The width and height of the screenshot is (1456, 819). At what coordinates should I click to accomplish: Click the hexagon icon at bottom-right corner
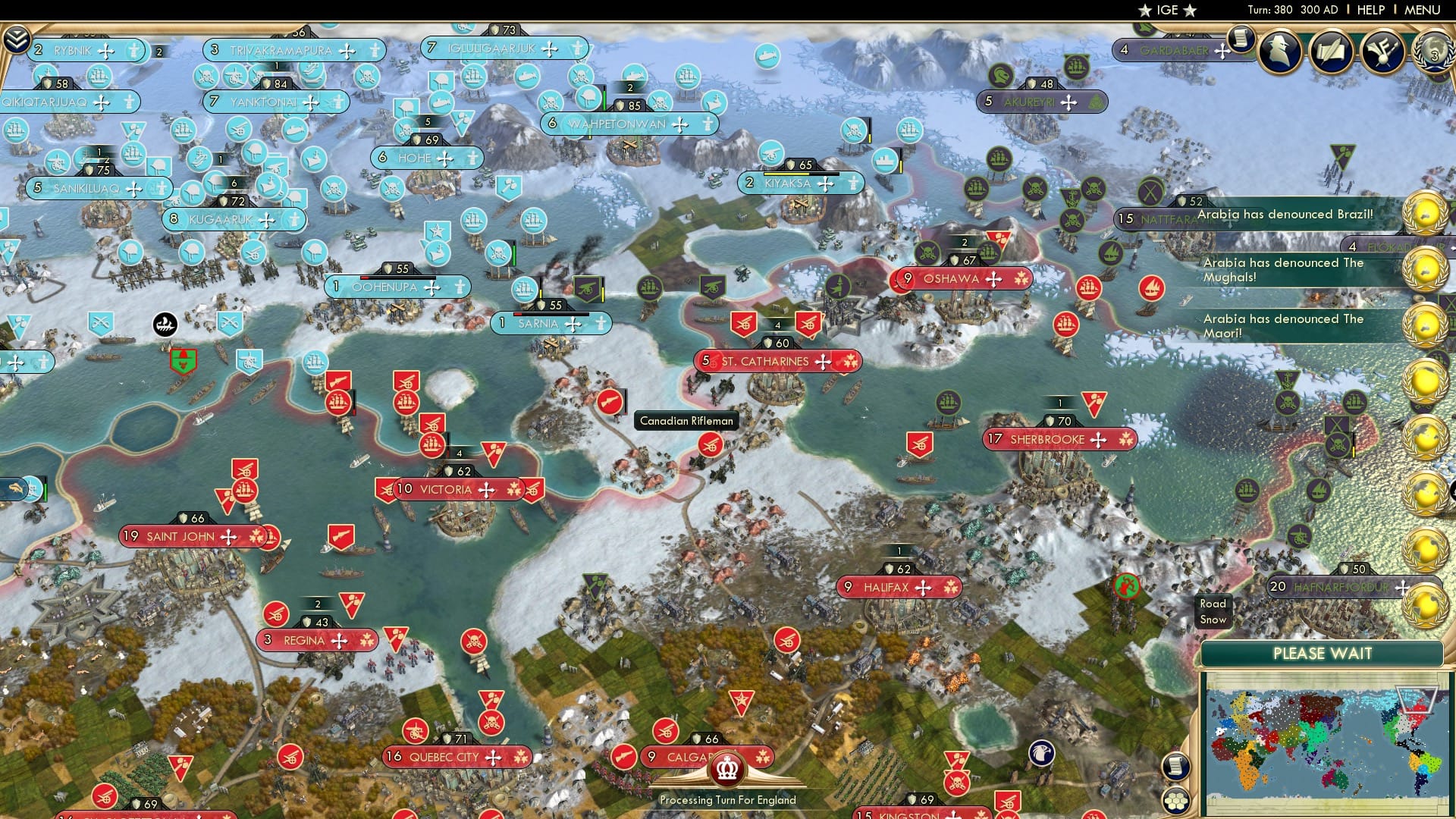[1176, 802]
